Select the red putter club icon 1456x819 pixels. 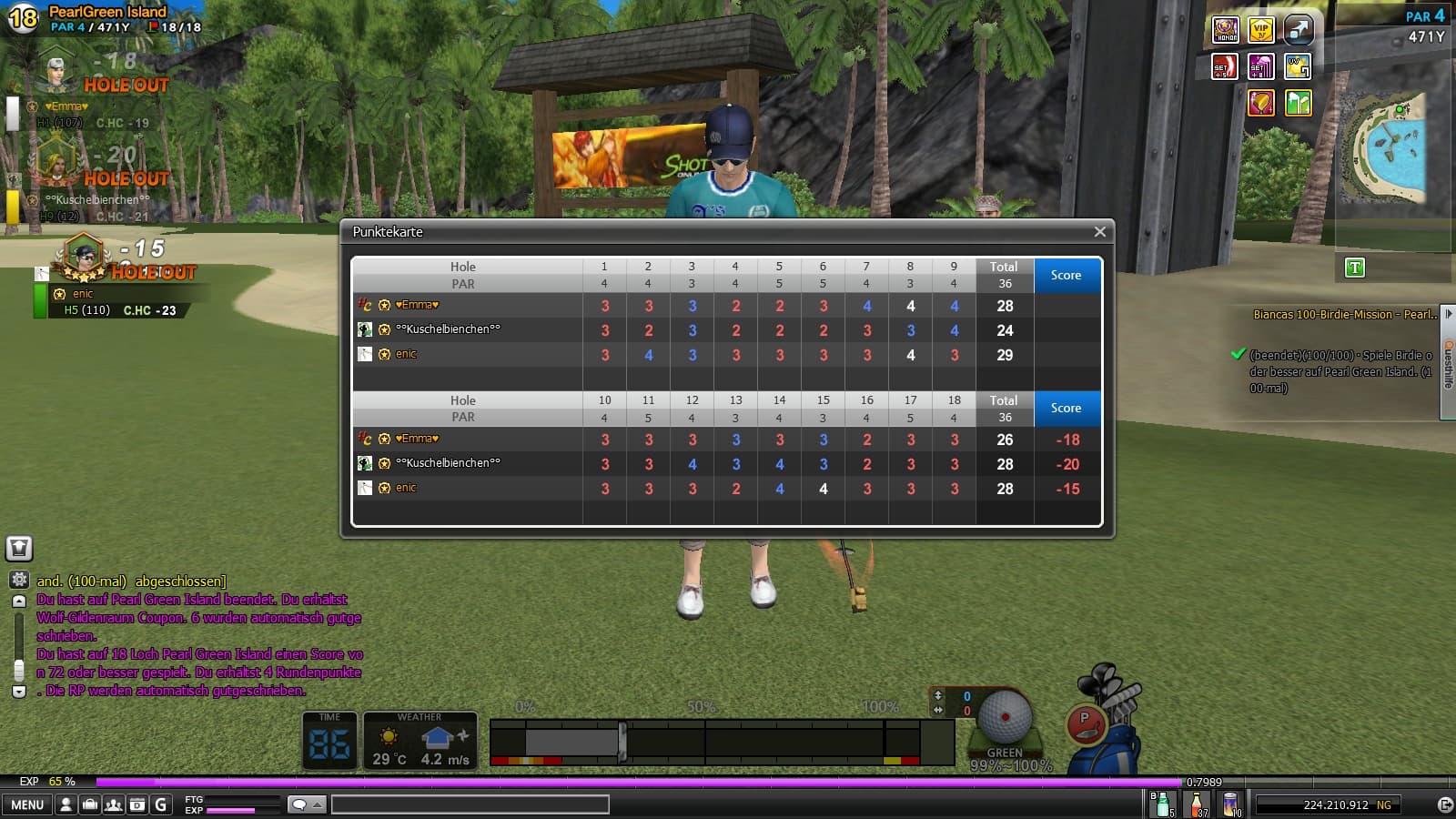click(1085, 724)
